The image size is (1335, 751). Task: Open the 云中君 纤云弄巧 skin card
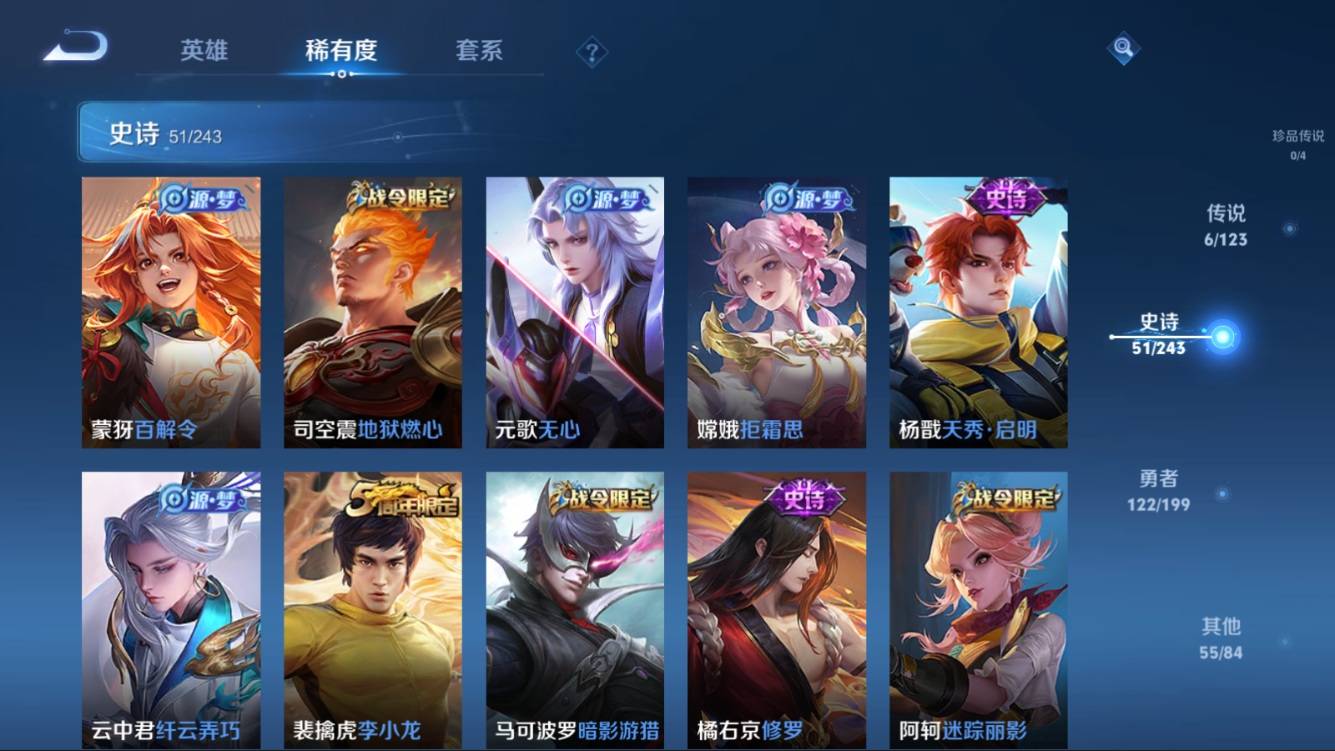(x=171, y=608)
